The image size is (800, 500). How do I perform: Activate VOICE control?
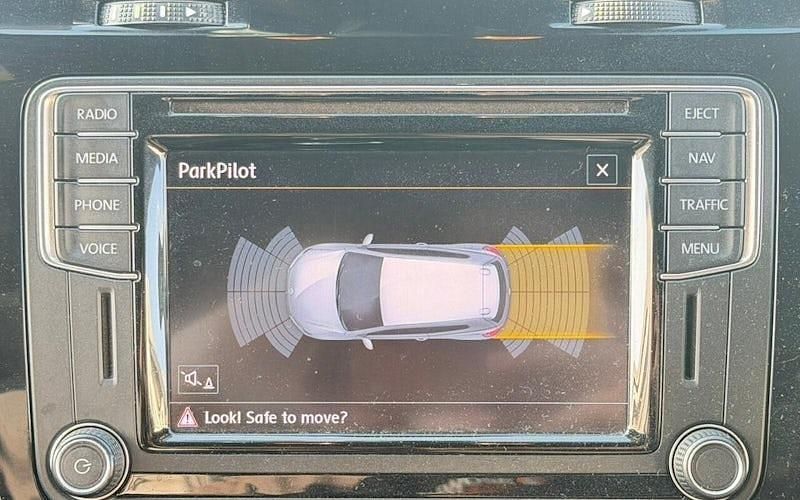97,248
